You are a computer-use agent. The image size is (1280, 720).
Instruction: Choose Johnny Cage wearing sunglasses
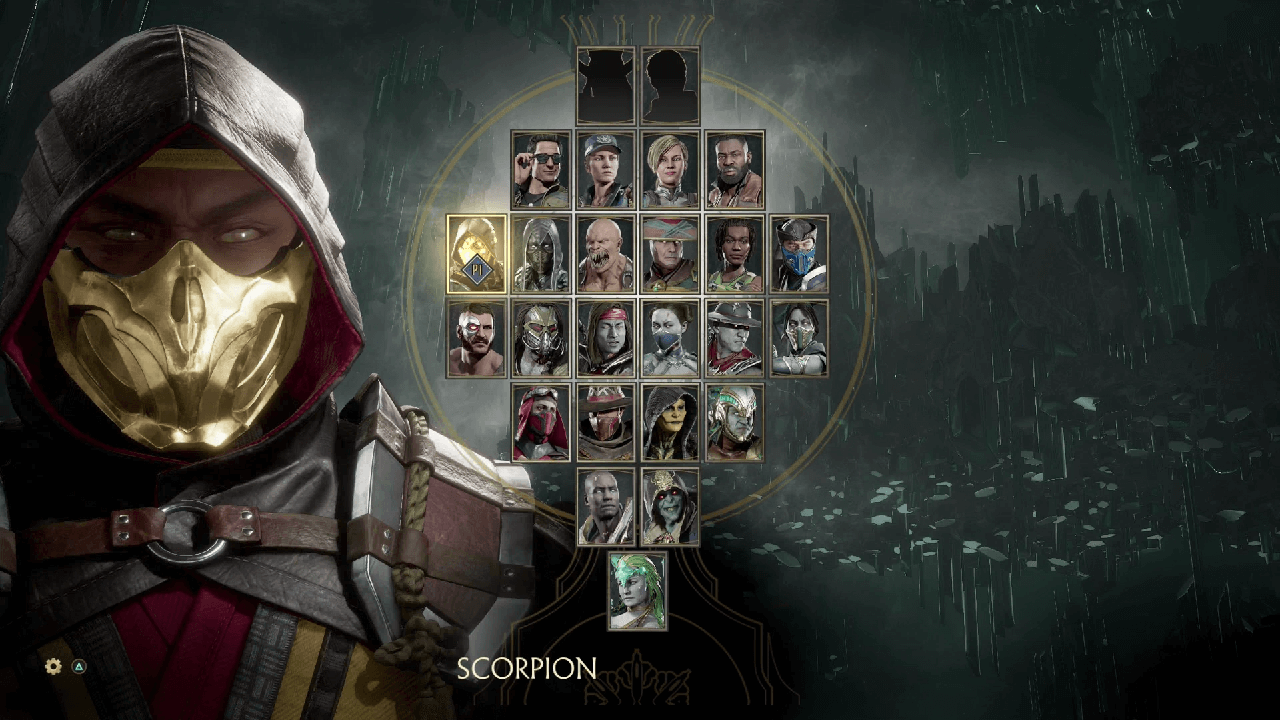coord(541,170)
